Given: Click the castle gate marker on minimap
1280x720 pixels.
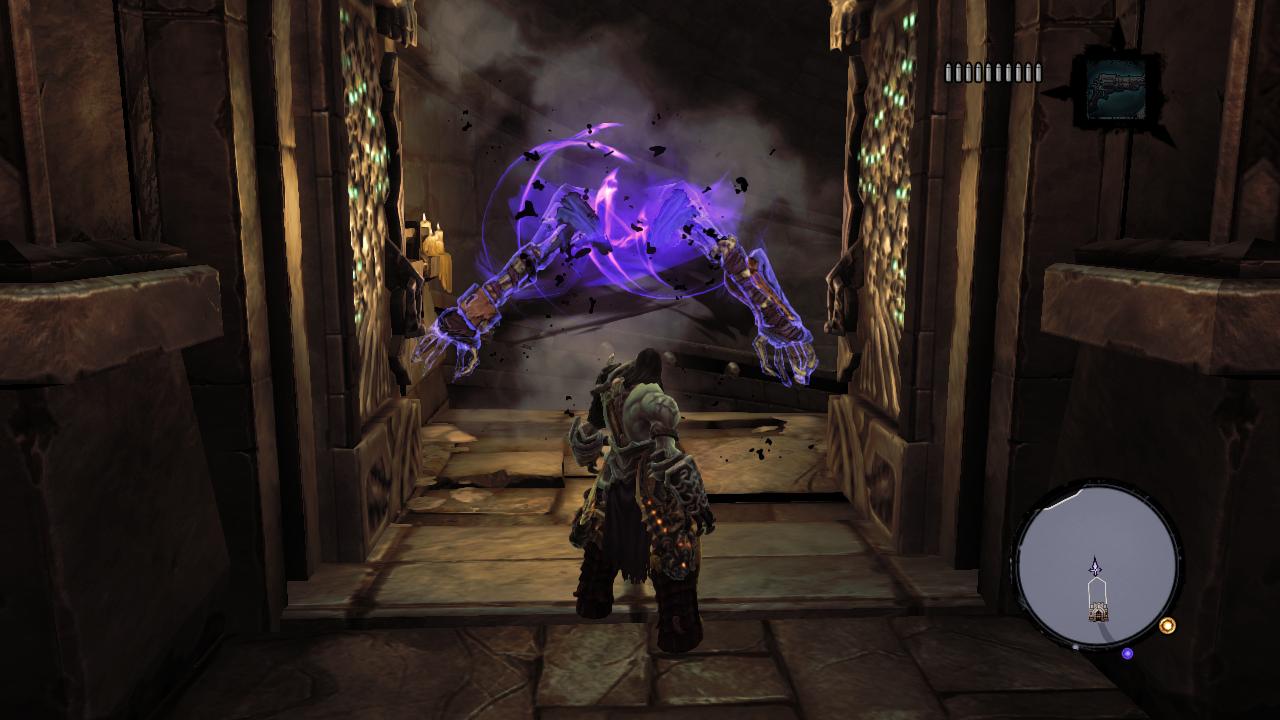Looking at the screenshot, I should pos(1098,609).
